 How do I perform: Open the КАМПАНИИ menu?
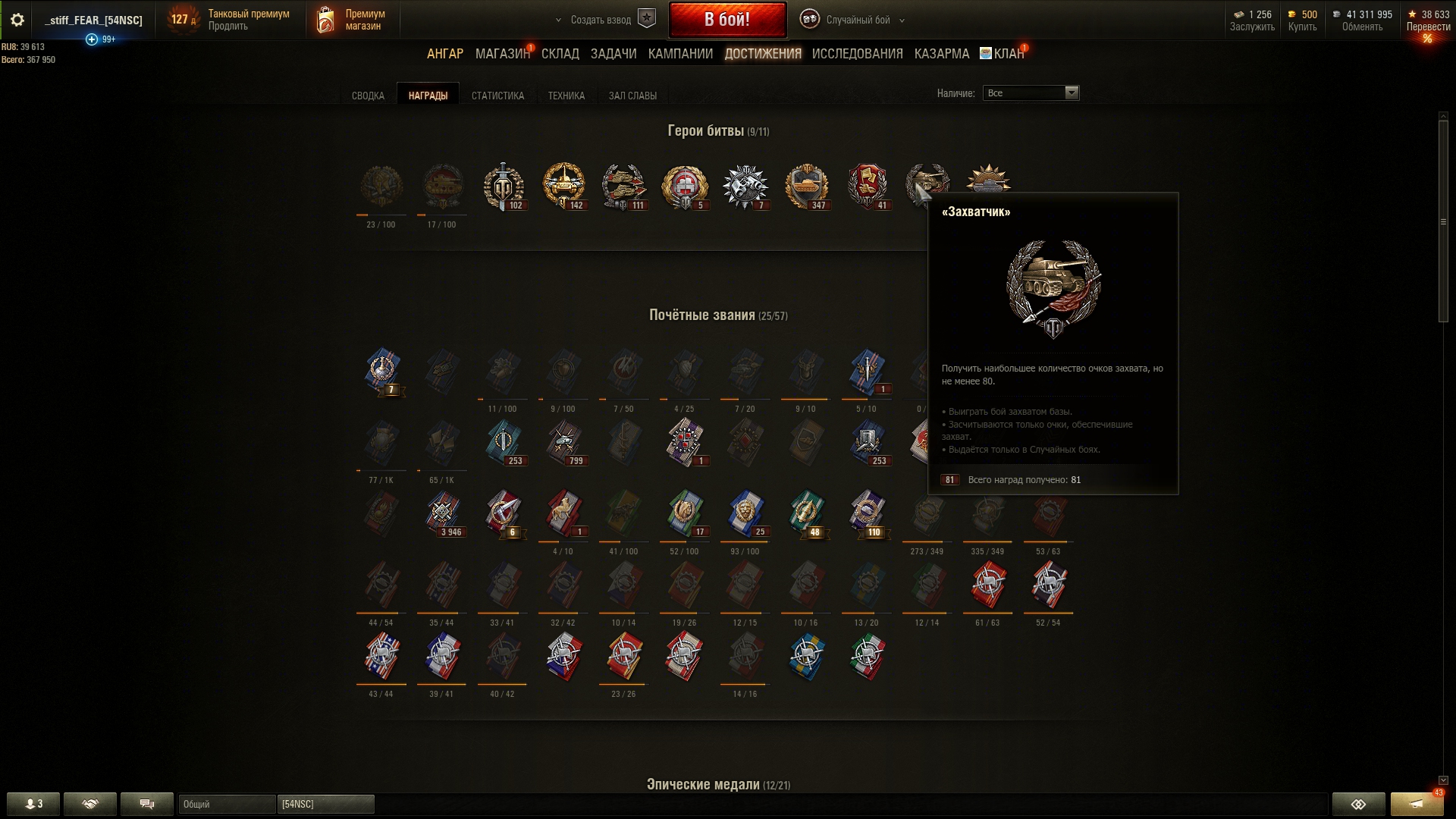point(680,54)
